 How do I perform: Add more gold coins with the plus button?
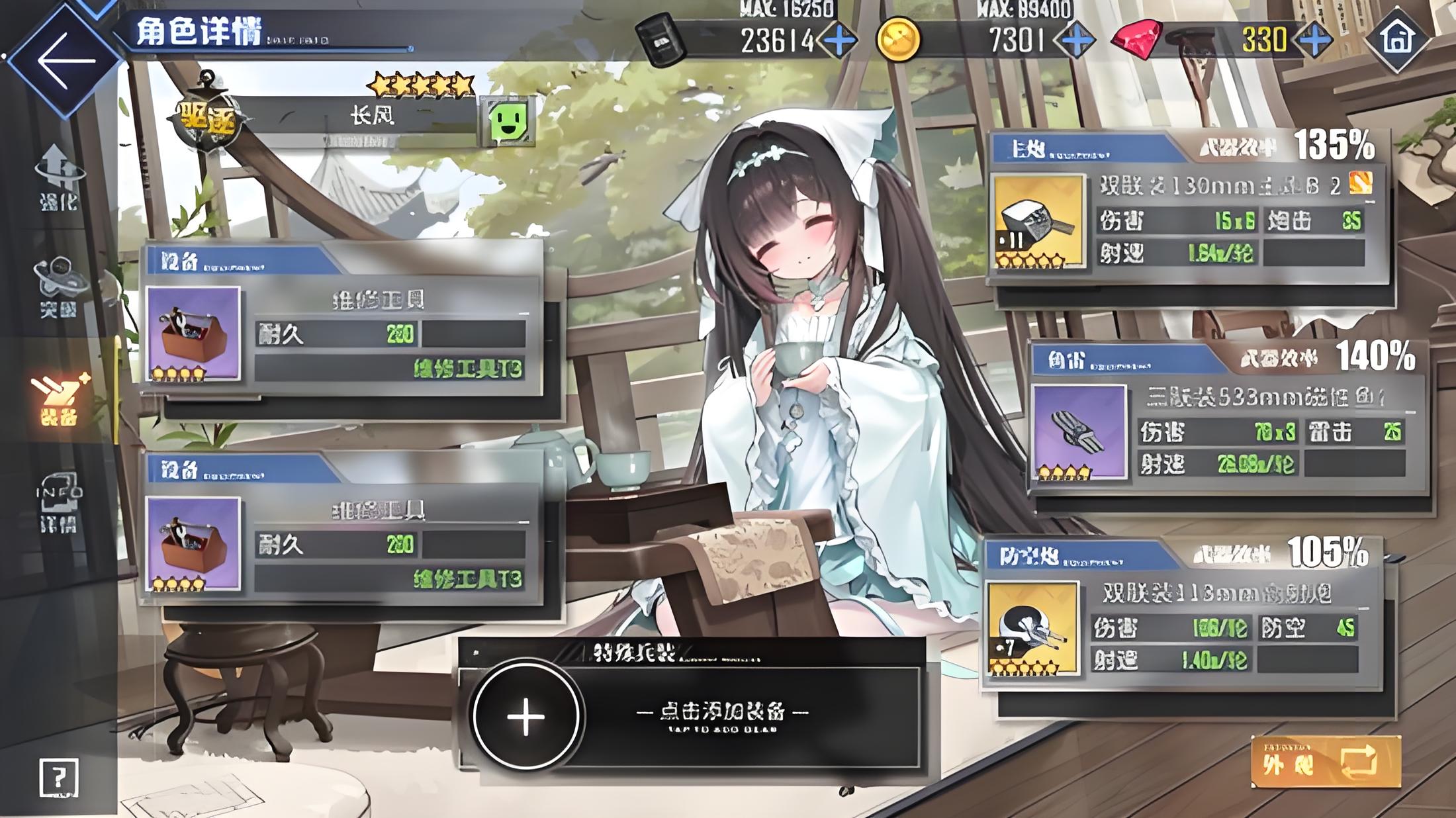(1077, 41)
